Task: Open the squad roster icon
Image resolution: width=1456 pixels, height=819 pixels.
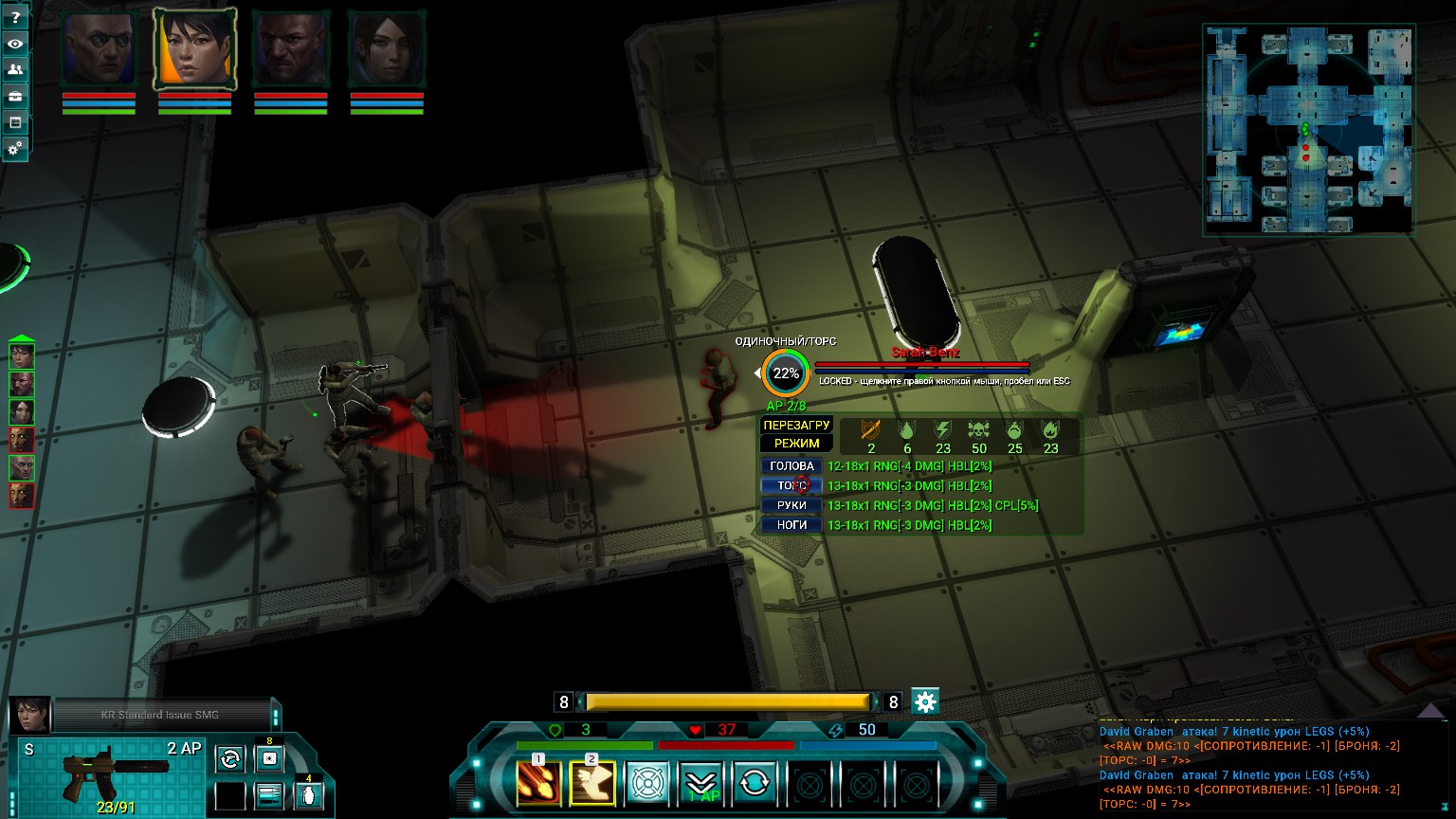Action: [15, 70]
